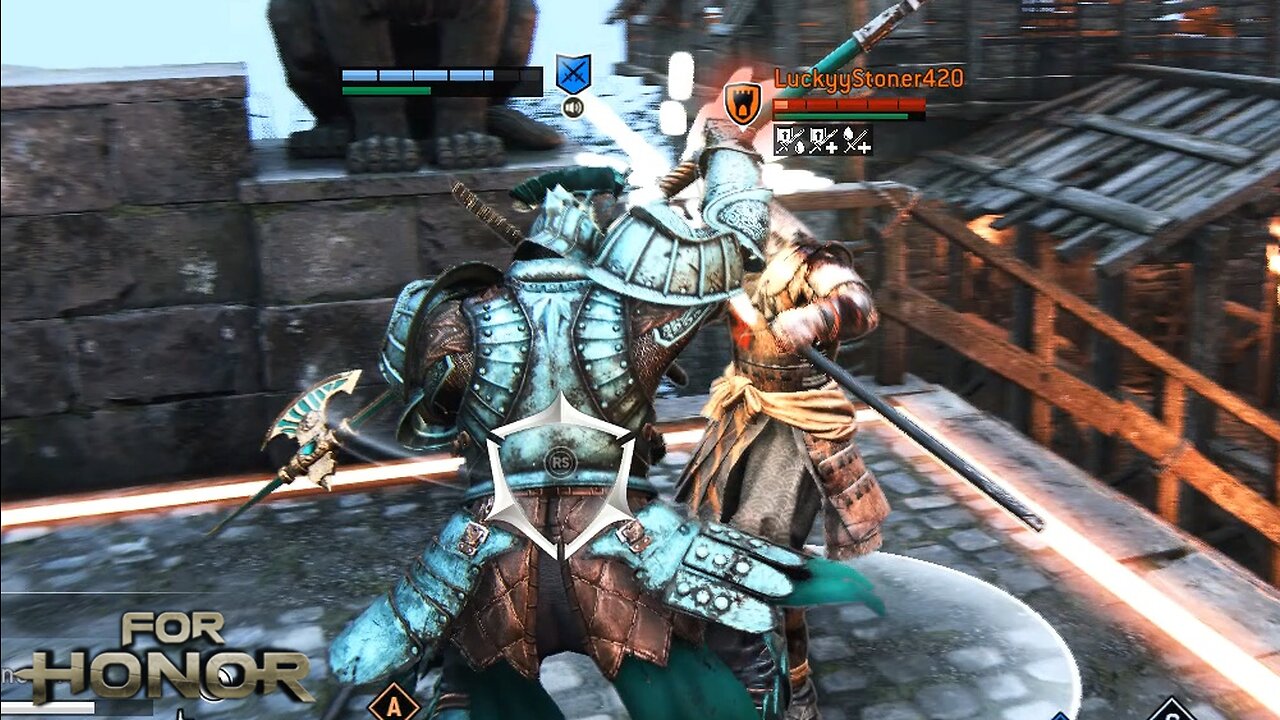Click the enemy's green stamina bar

840,114
